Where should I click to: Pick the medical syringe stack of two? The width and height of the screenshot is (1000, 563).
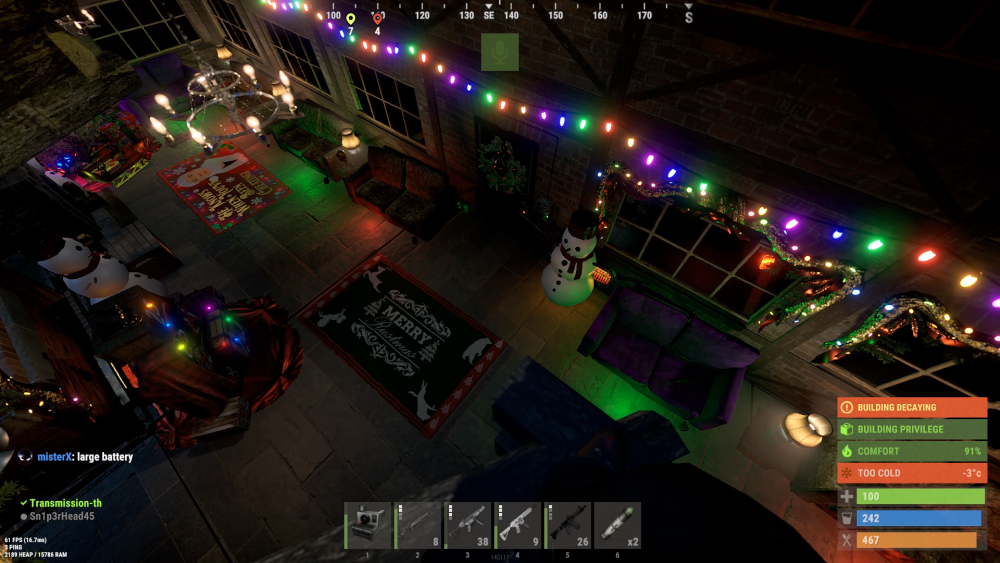[618, 525]
